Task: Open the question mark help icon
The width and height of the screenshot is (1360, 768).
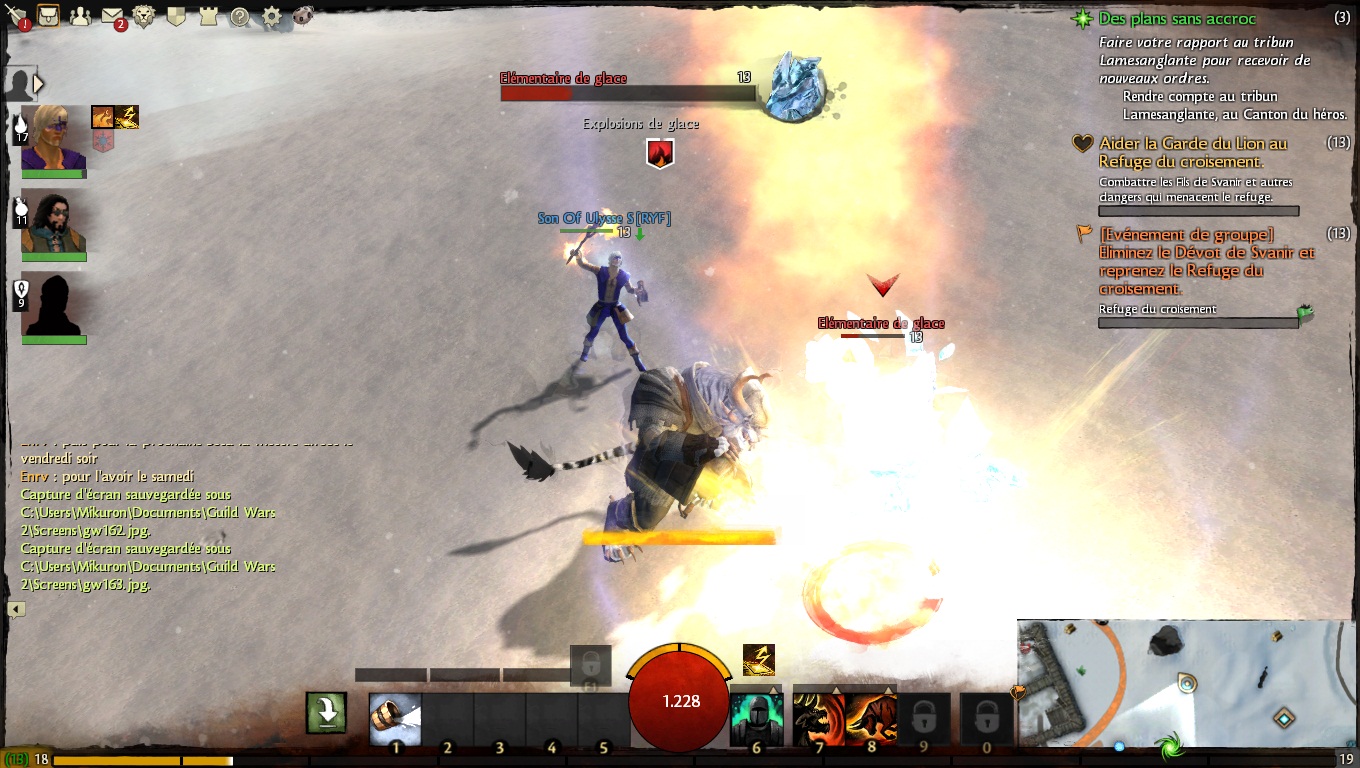Action: click(x=240, y=16)
